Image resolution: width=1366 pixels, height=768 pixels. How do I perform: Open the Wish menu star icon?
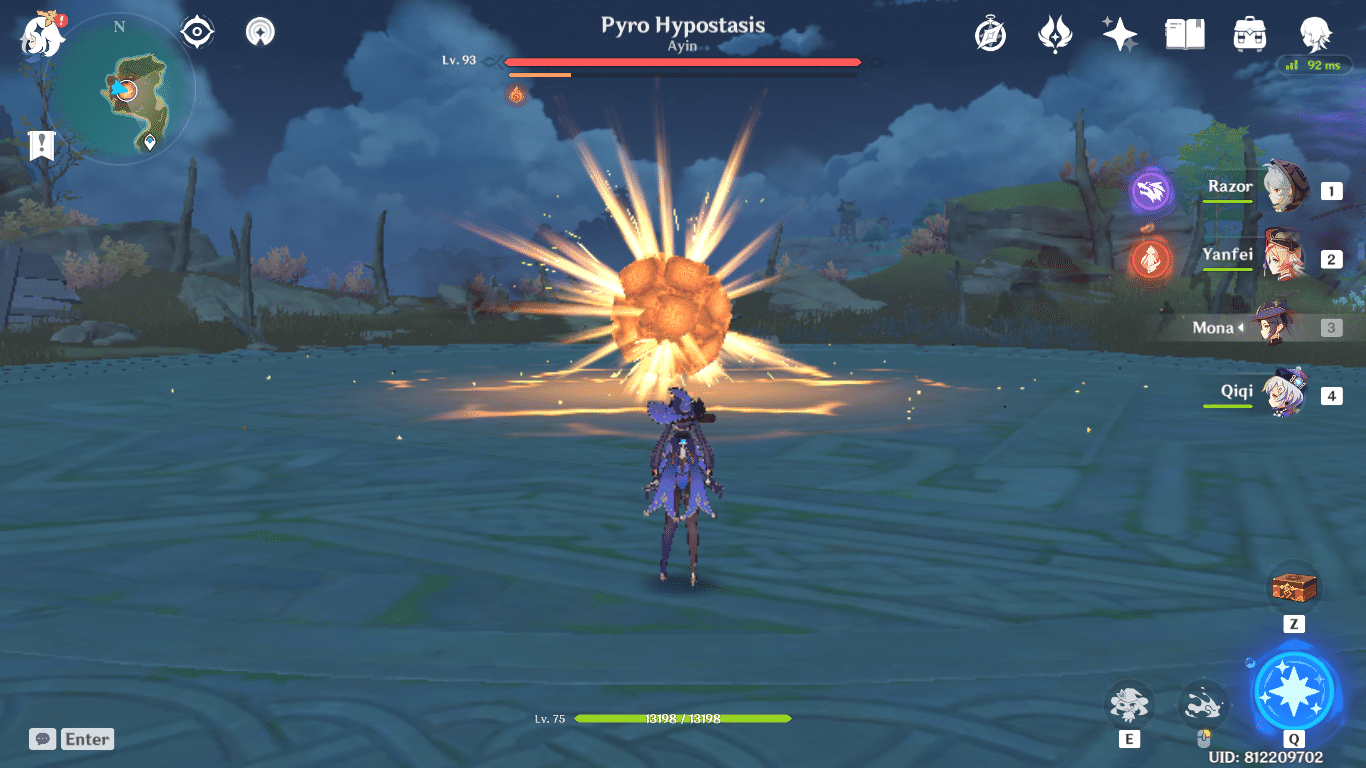[x=1119, y=32]
